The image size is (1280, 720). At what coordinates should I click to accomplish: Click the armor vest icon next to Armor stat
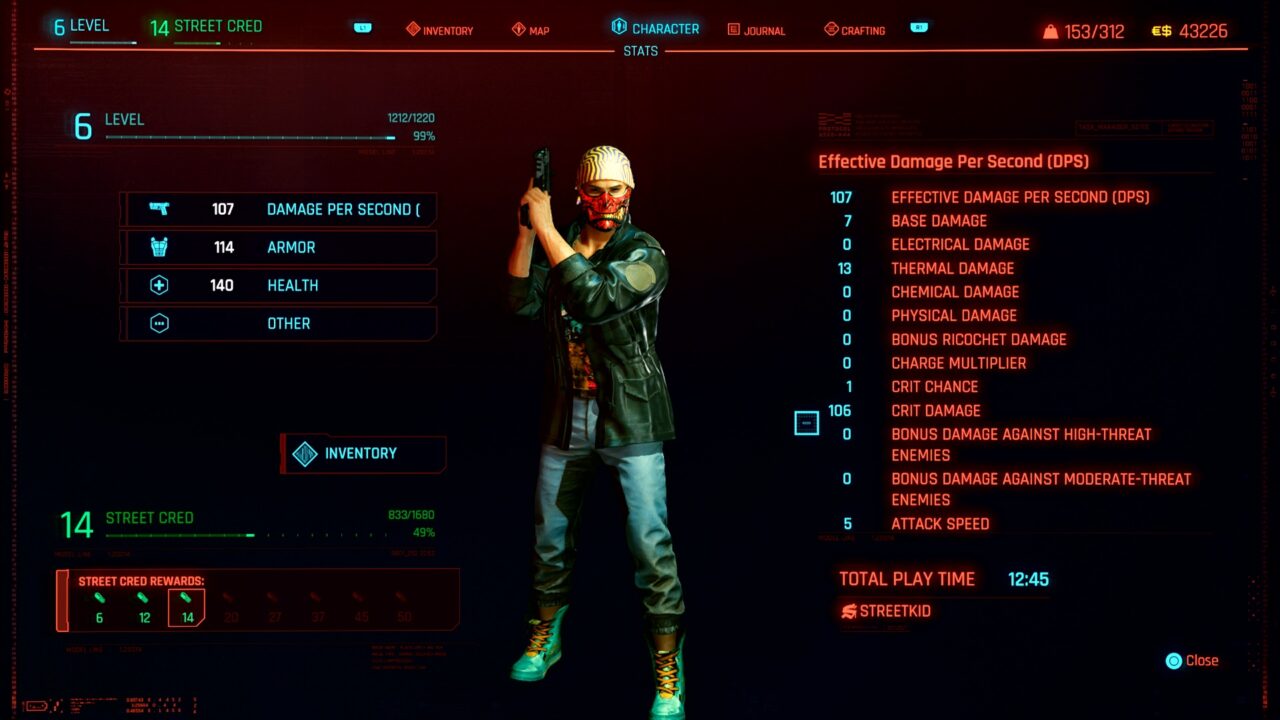(x=161, y=247)
